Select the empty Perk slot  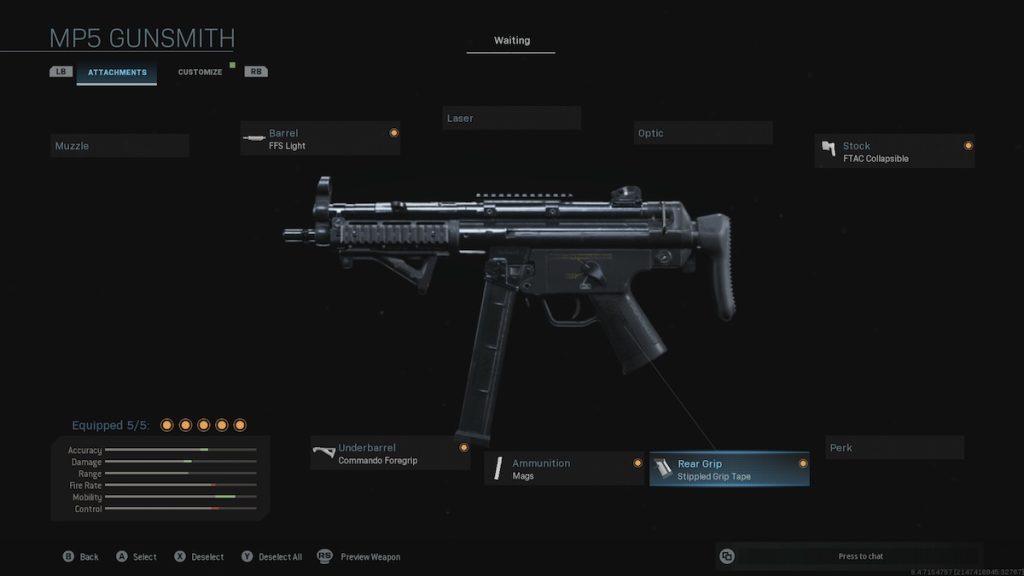point(895,448)
